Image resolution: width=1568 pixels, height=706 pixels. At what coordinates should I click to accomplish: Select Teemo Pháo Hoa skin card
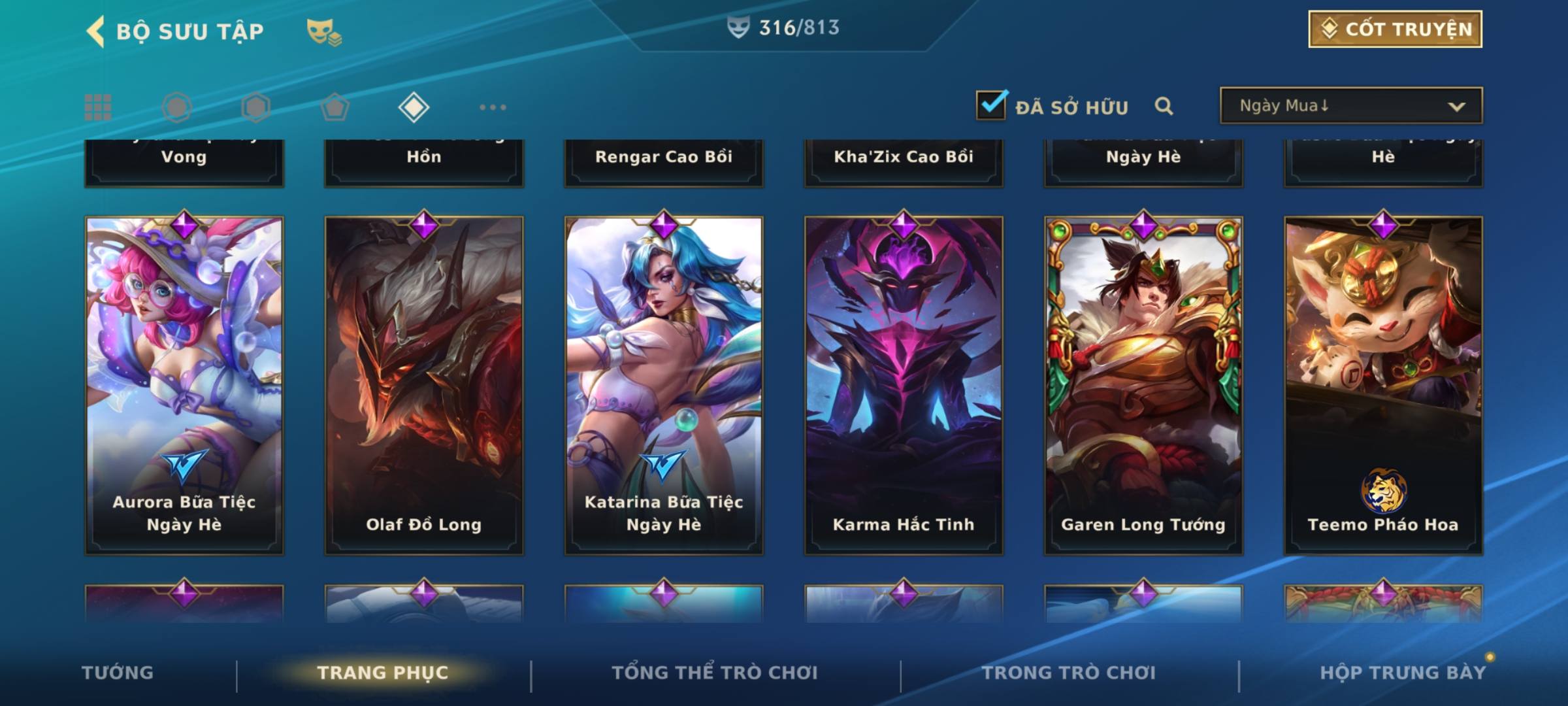tap(1383, 386)
